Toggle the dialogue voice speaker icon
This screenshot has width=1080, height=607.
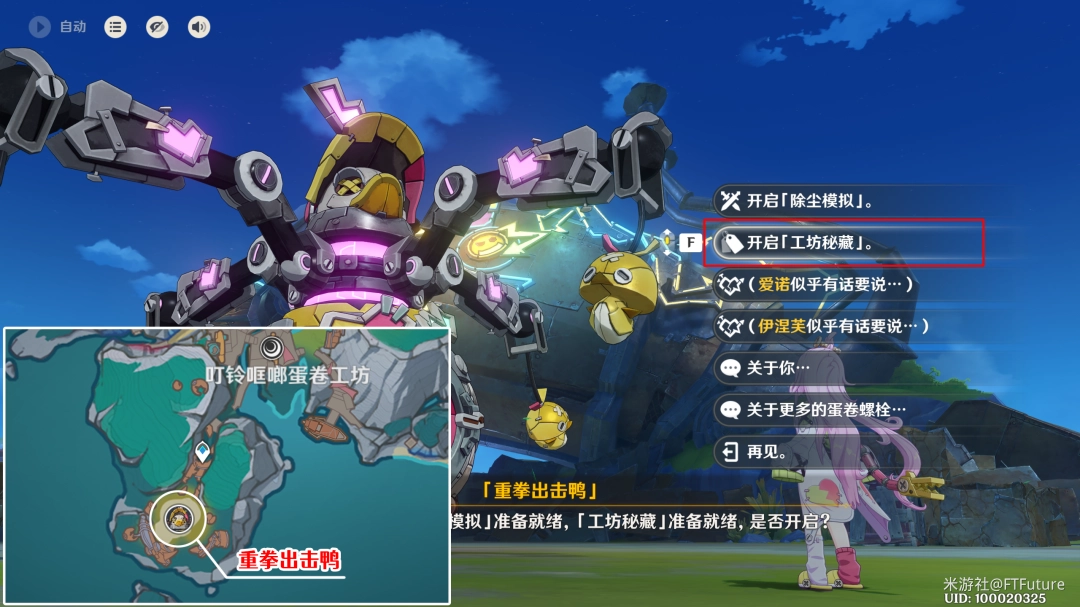click(199, 27)
